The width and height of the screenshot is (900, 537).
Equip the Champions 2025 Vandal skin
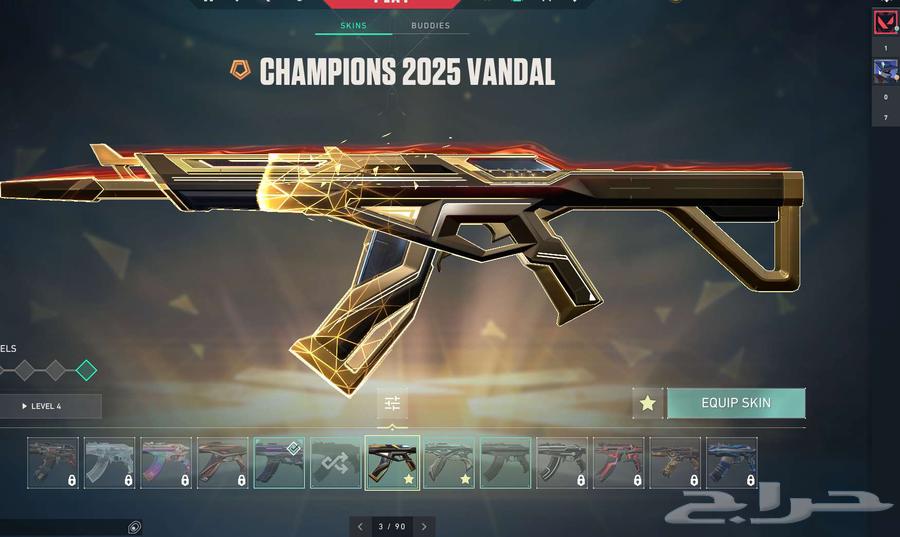coord(735,403)
